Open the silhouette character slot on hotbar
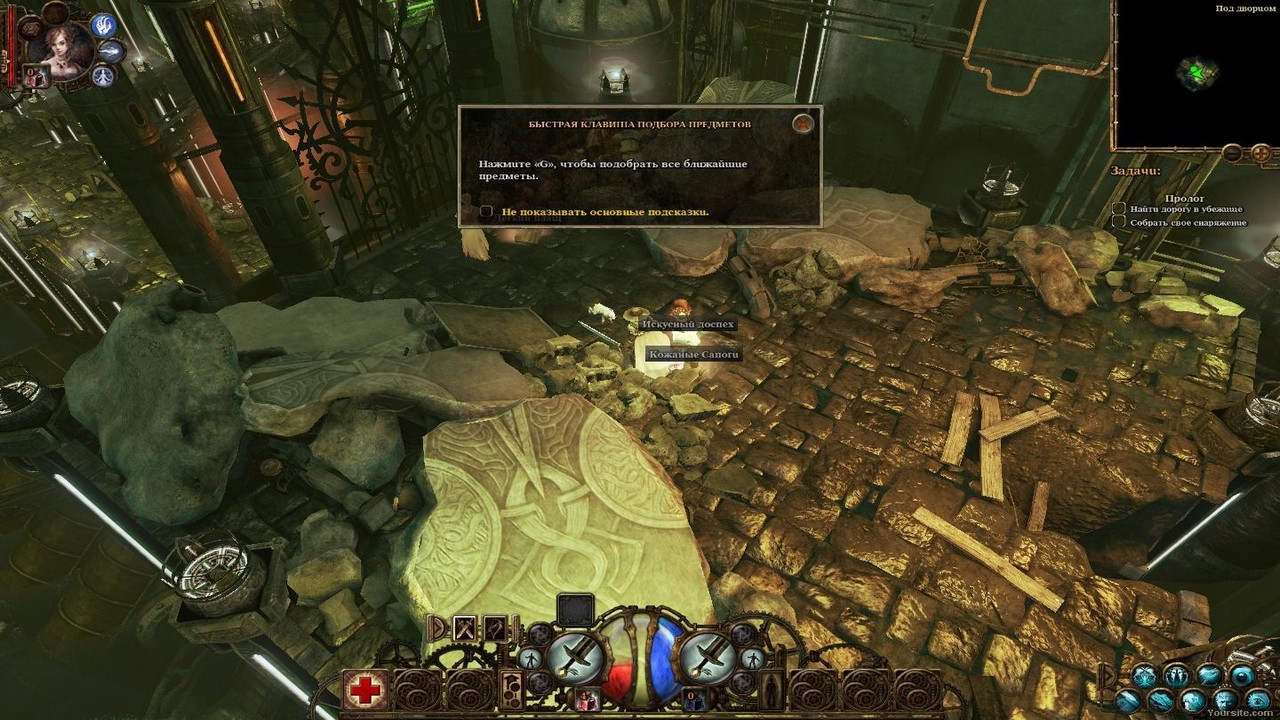This screenshot has width=1280, height=720. pyautogui.click(x=771, y=689)
